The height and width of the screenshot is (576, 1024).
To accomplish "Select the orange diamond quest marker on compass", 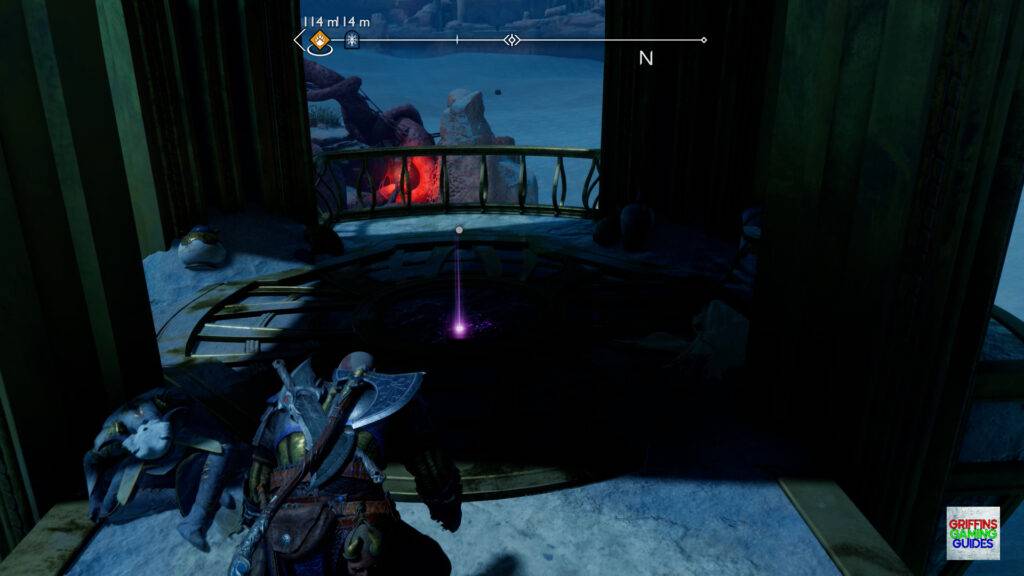I will click(319, 40).
